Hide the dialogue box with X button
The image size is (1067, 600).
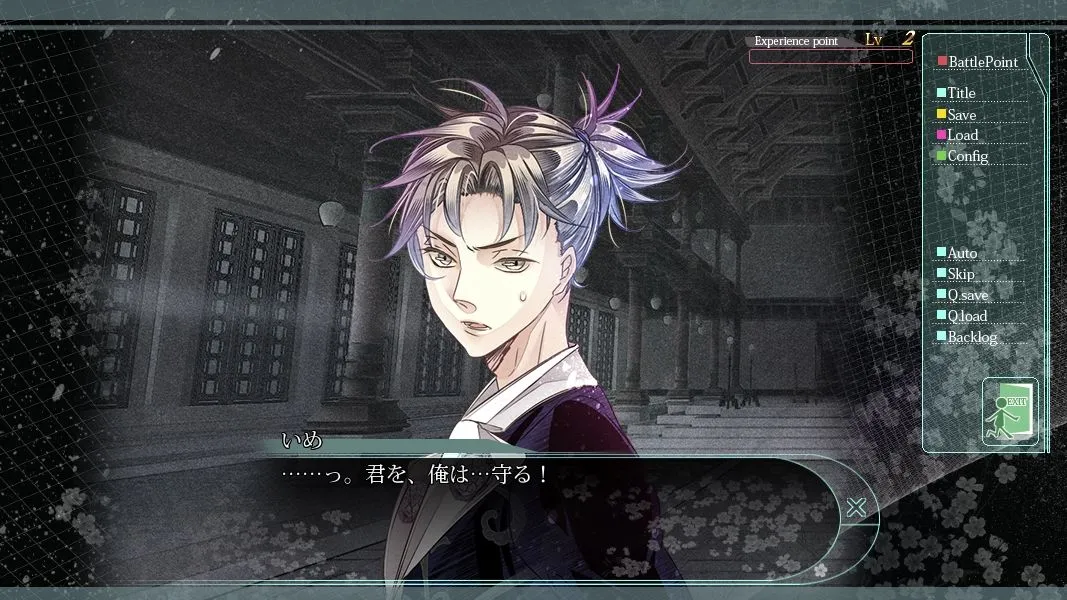pyautogui.click(x=856, y=507)
